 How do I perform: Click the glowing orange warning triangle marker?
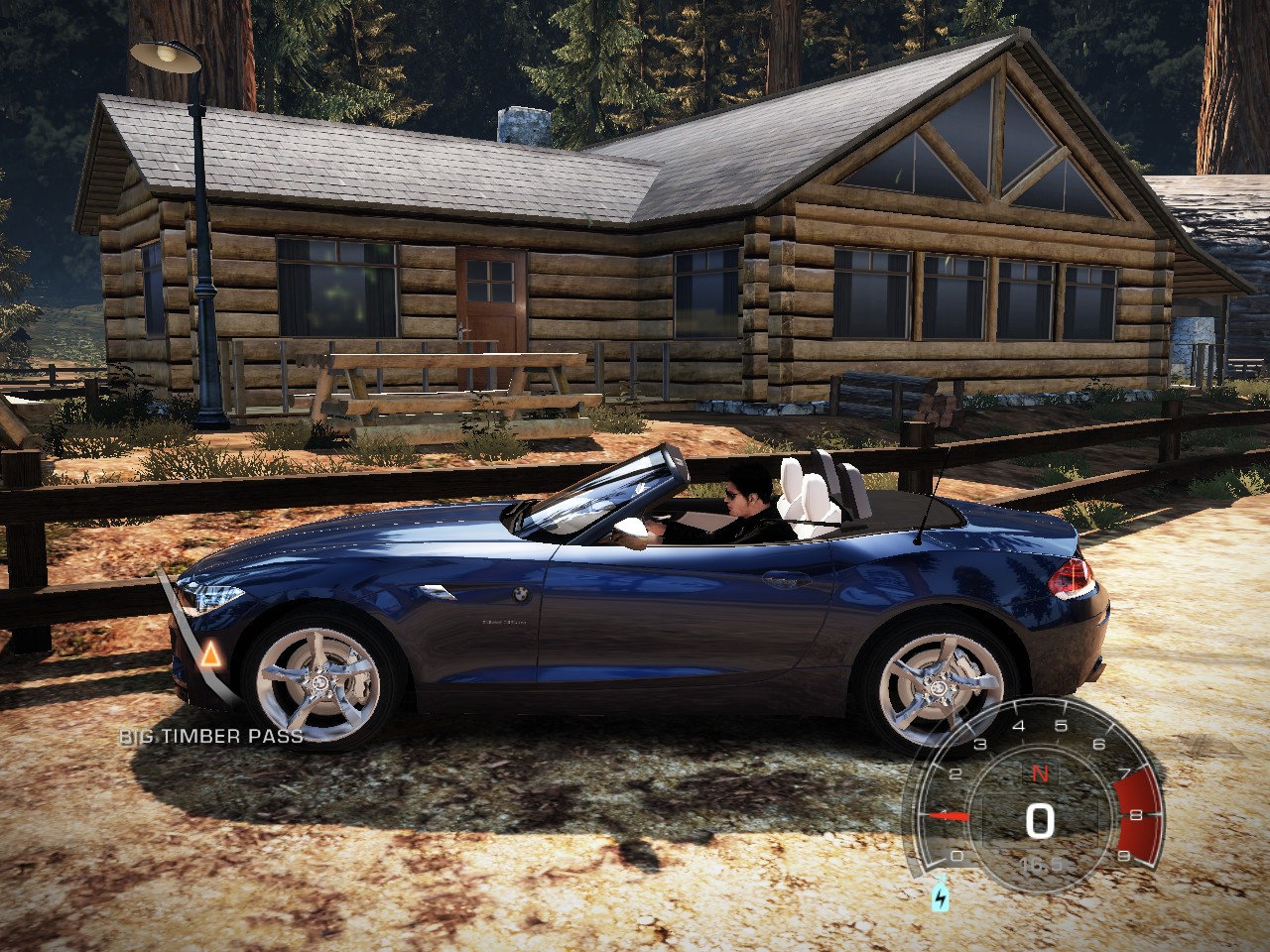pyautogui.click(x=210, y=654)
